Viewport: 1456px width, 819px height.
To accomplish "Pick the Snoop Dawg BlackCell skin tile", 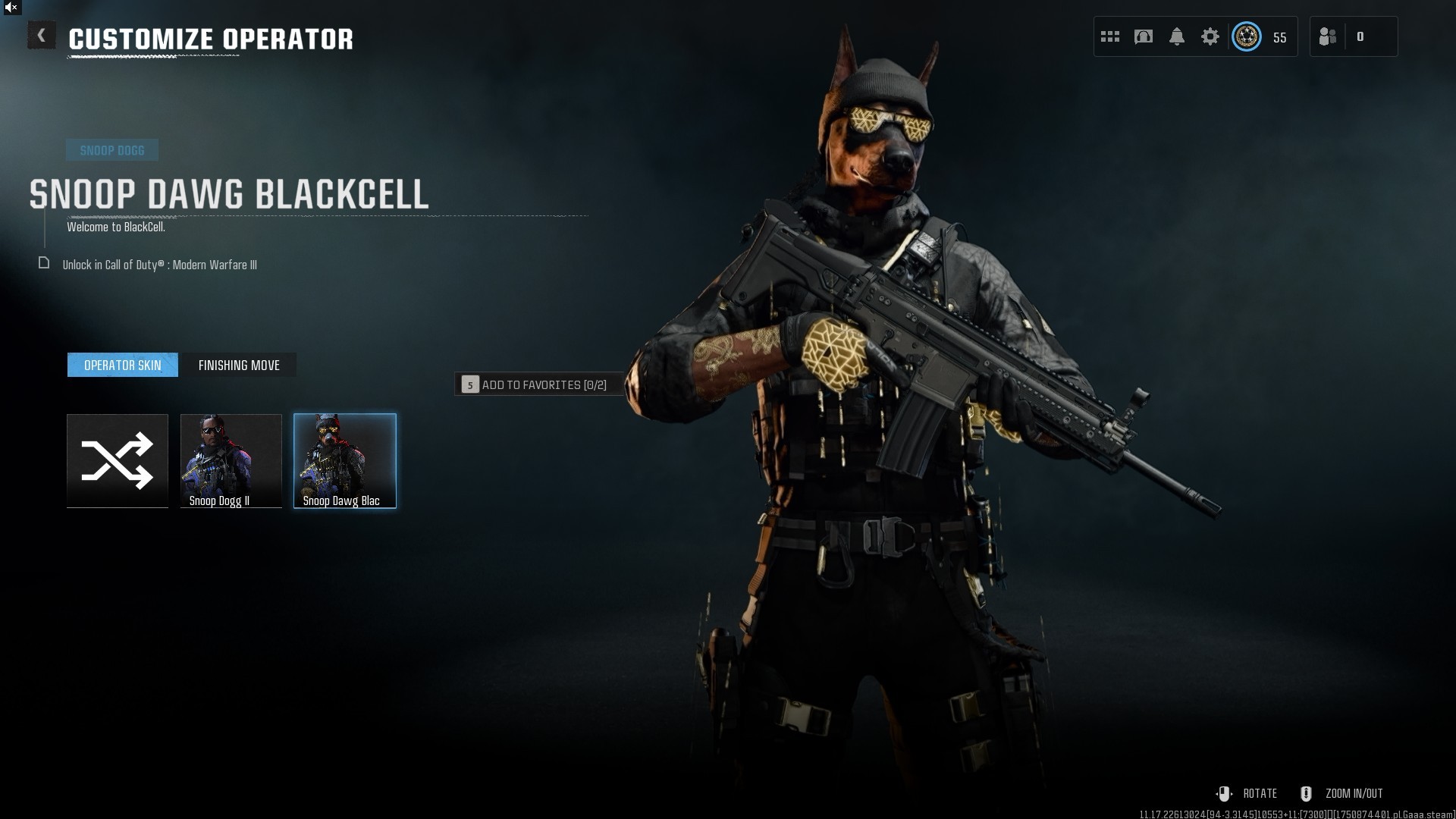I will (x=345, y=460).
